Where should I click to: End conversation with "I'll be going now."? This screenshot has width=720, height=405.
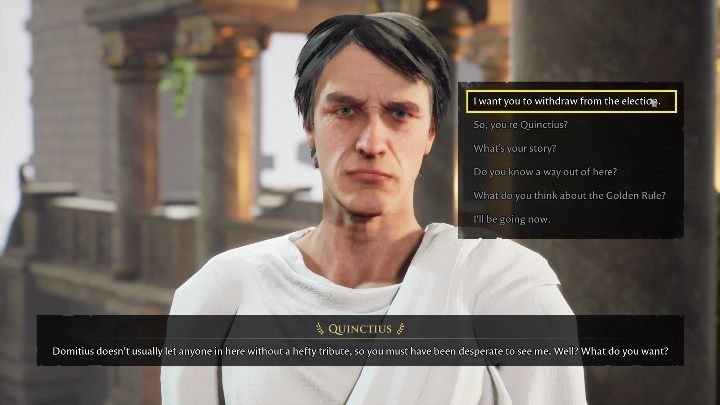pyautogui.click(x=511, y=219)
